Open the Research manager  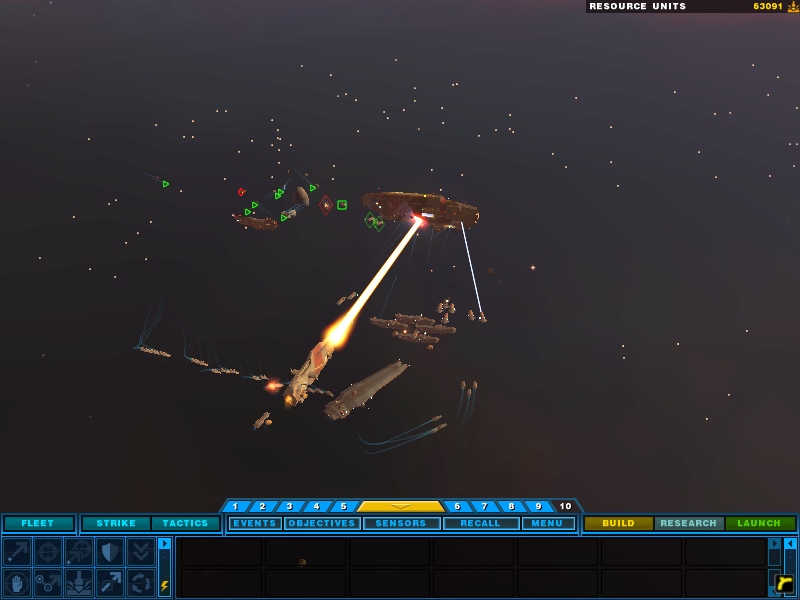point(689,523)
